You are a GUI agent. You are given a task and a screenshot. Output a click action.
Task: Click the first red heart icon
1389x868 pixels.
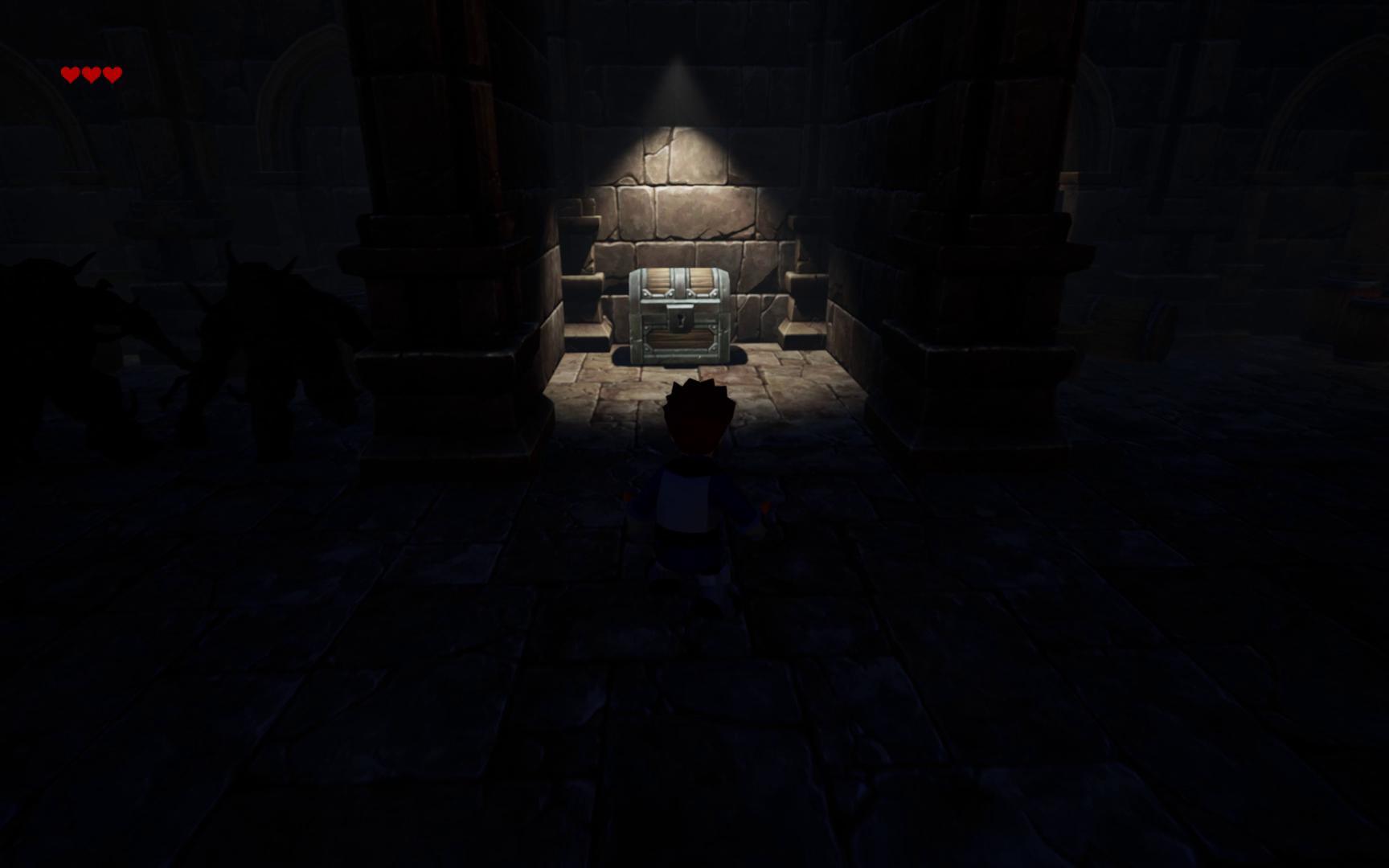coord(71,75)
